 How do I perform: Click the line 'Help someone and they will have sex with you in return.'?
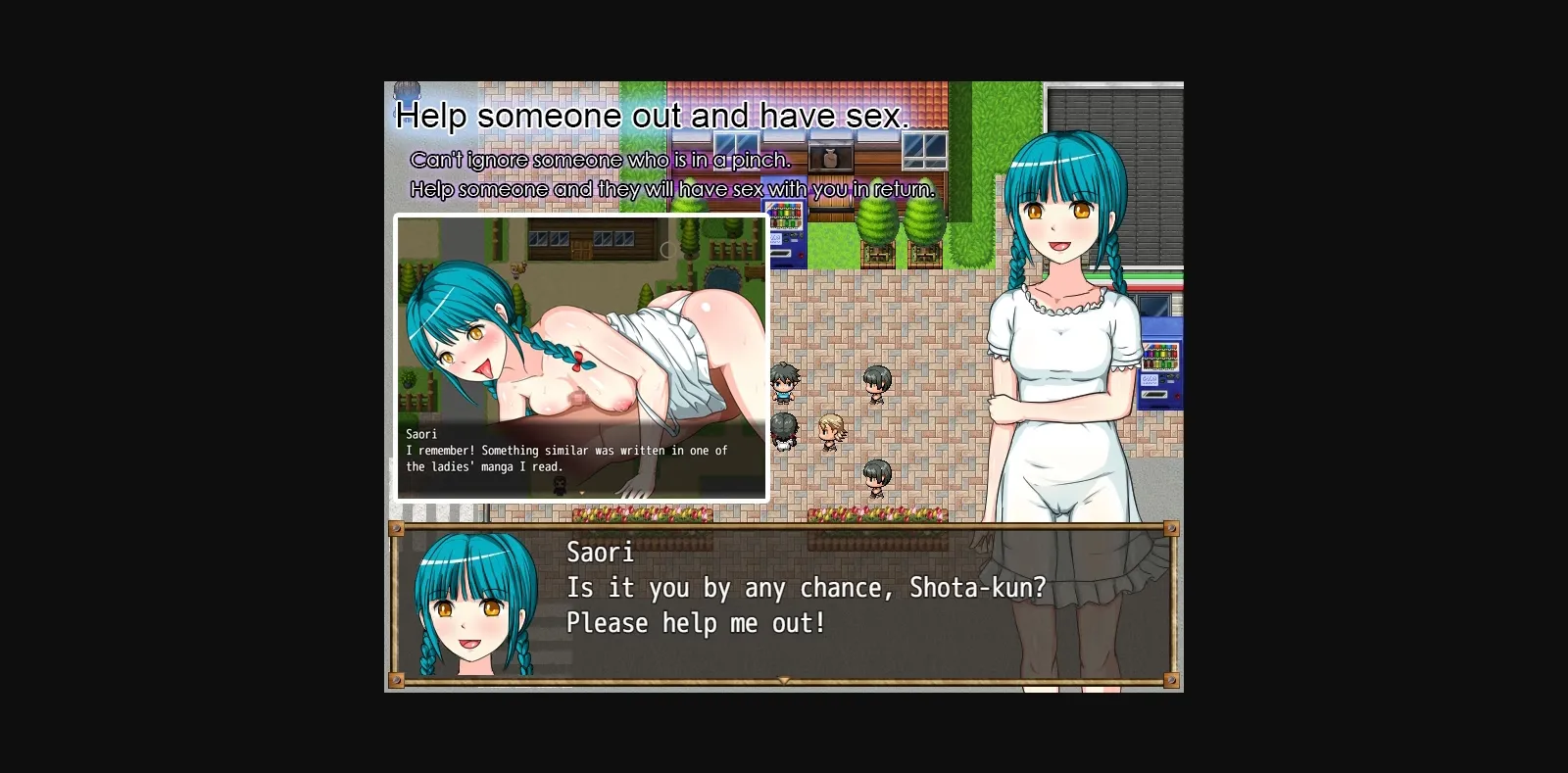(673, 189)
